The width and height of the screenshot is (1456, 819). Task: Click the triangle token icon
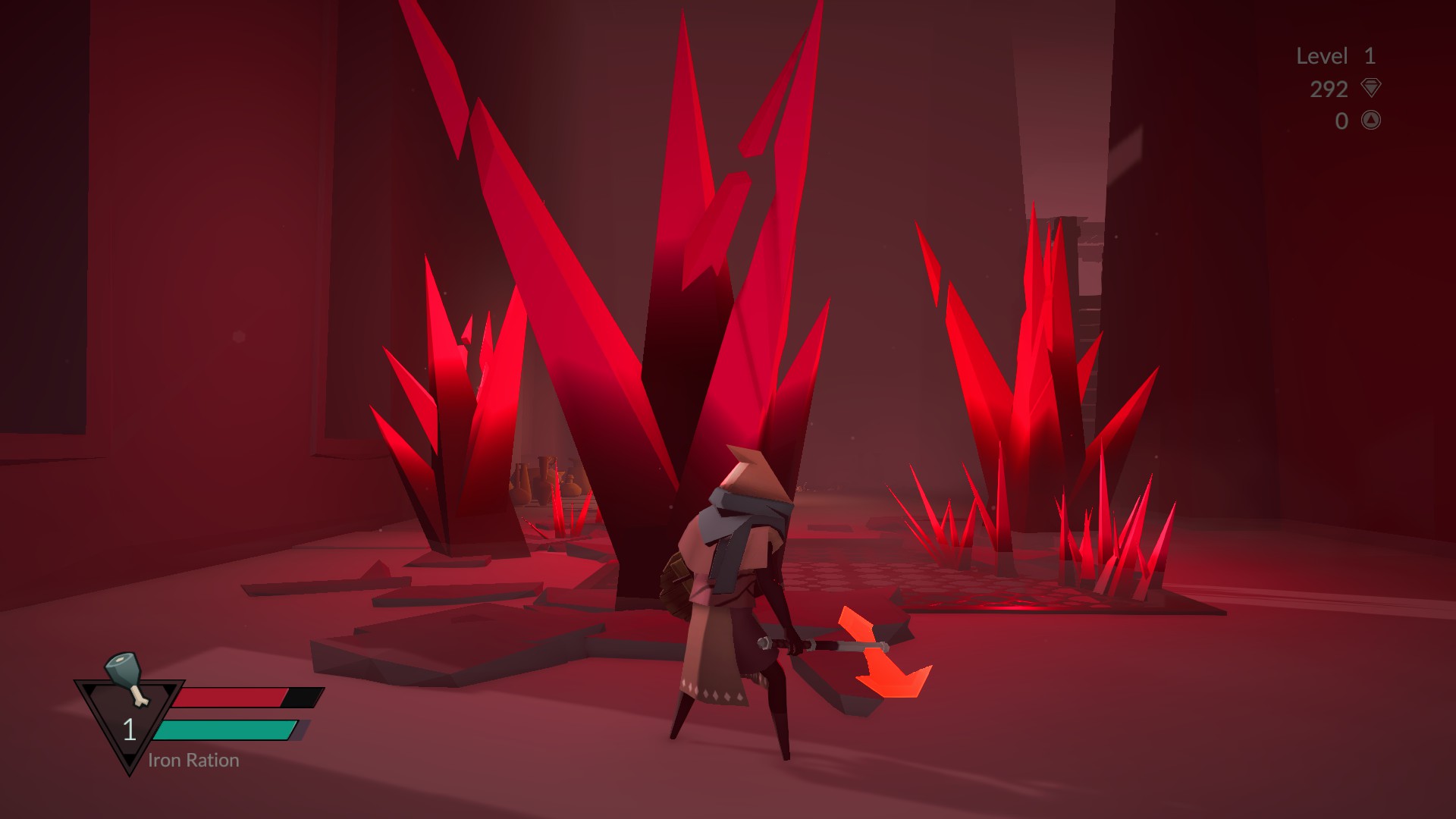pyautogui.click(x=1370, y=120)
